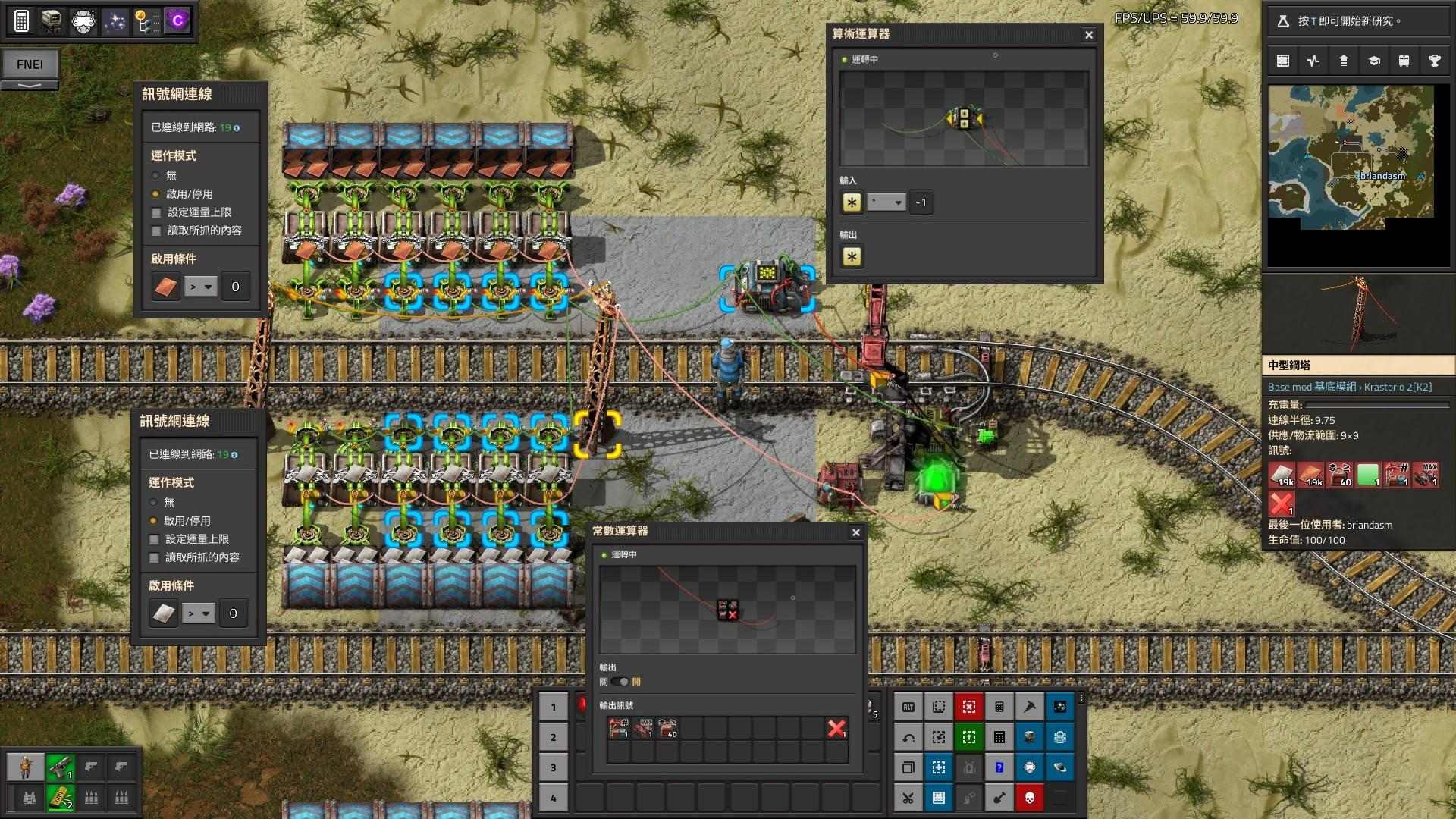This screenshot has height=819, width=1456.
Task: Select the red deconstruction planner shortcut
Action: pyautogui.click(x=968, y=706)
